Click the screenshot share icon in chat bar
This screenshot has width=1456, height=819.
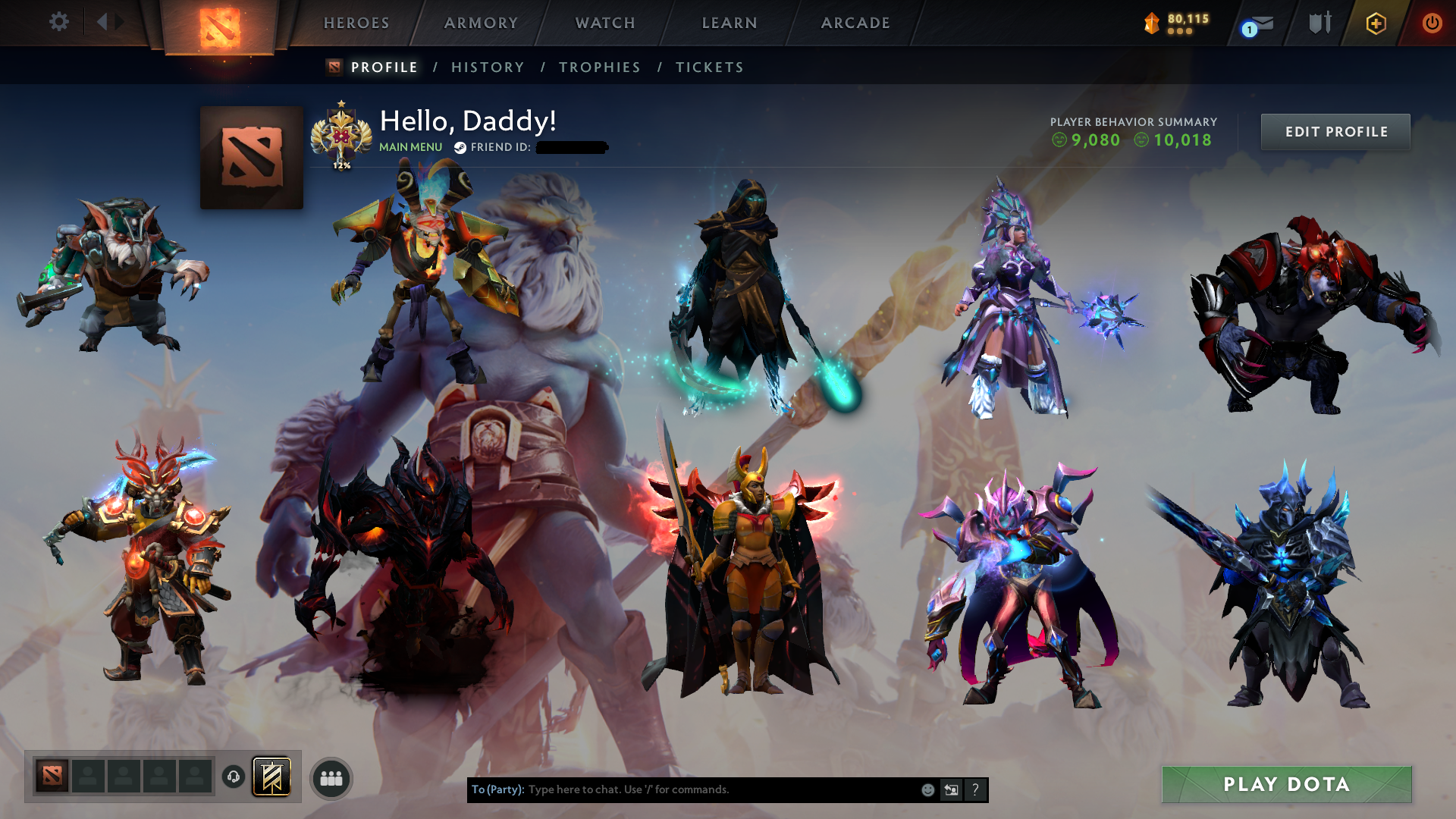click(950, 789)
